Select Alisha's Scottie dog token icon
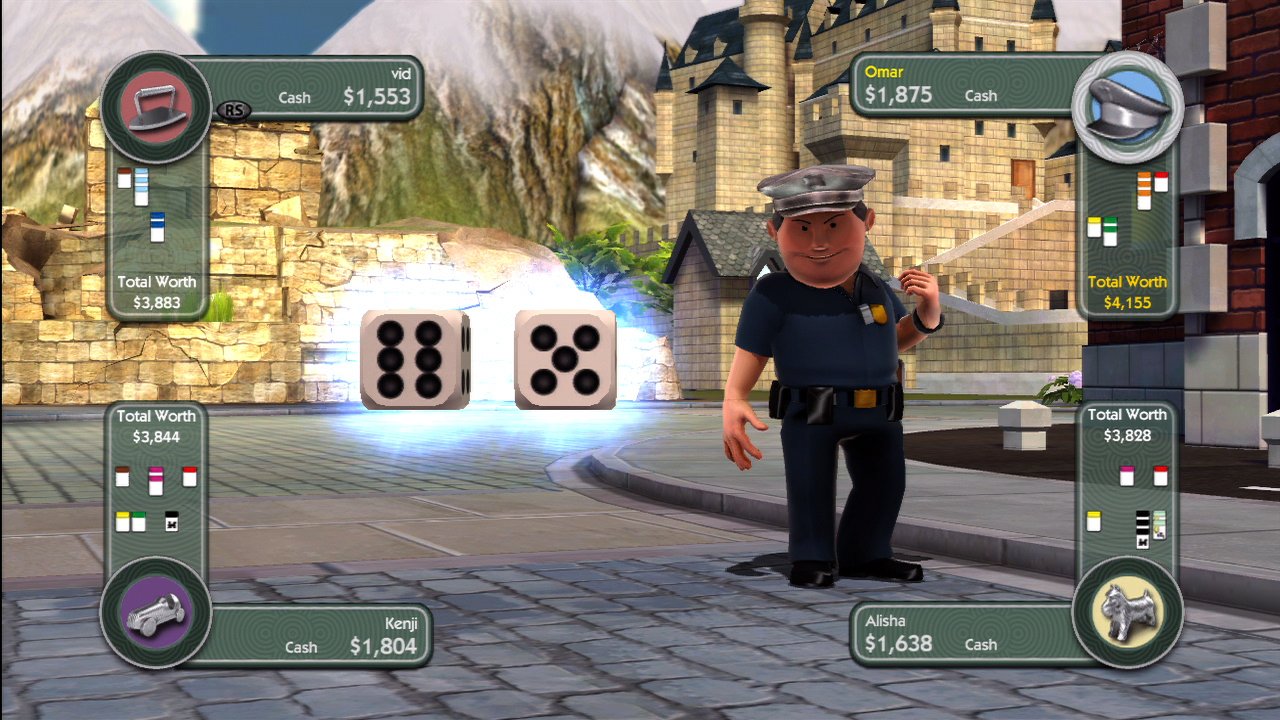The width and height of the screenshot is (1280, 720). pyautogui.click(x=1127, y=613)
